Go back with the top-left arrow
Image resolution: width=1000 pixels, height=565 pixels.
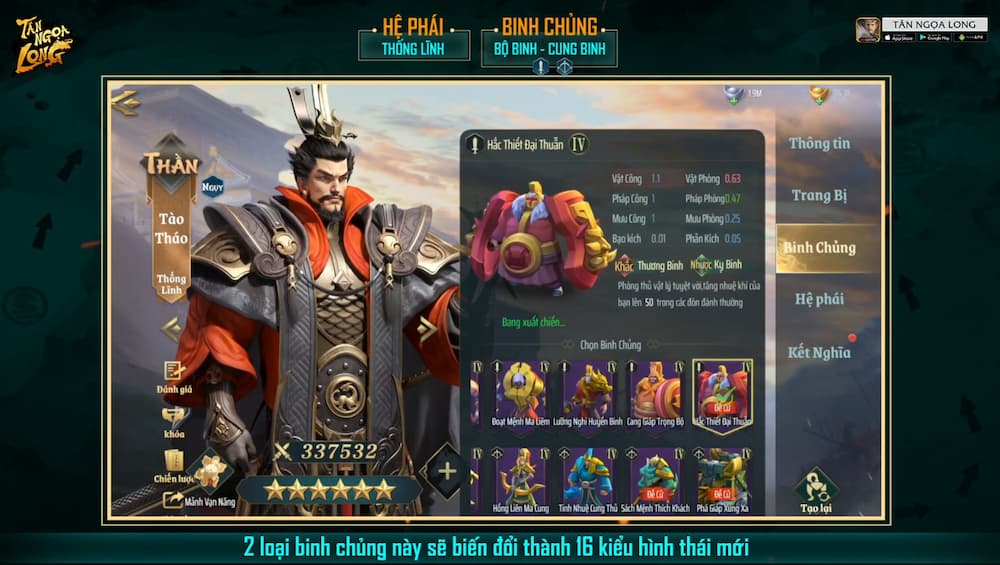point(127,100)
